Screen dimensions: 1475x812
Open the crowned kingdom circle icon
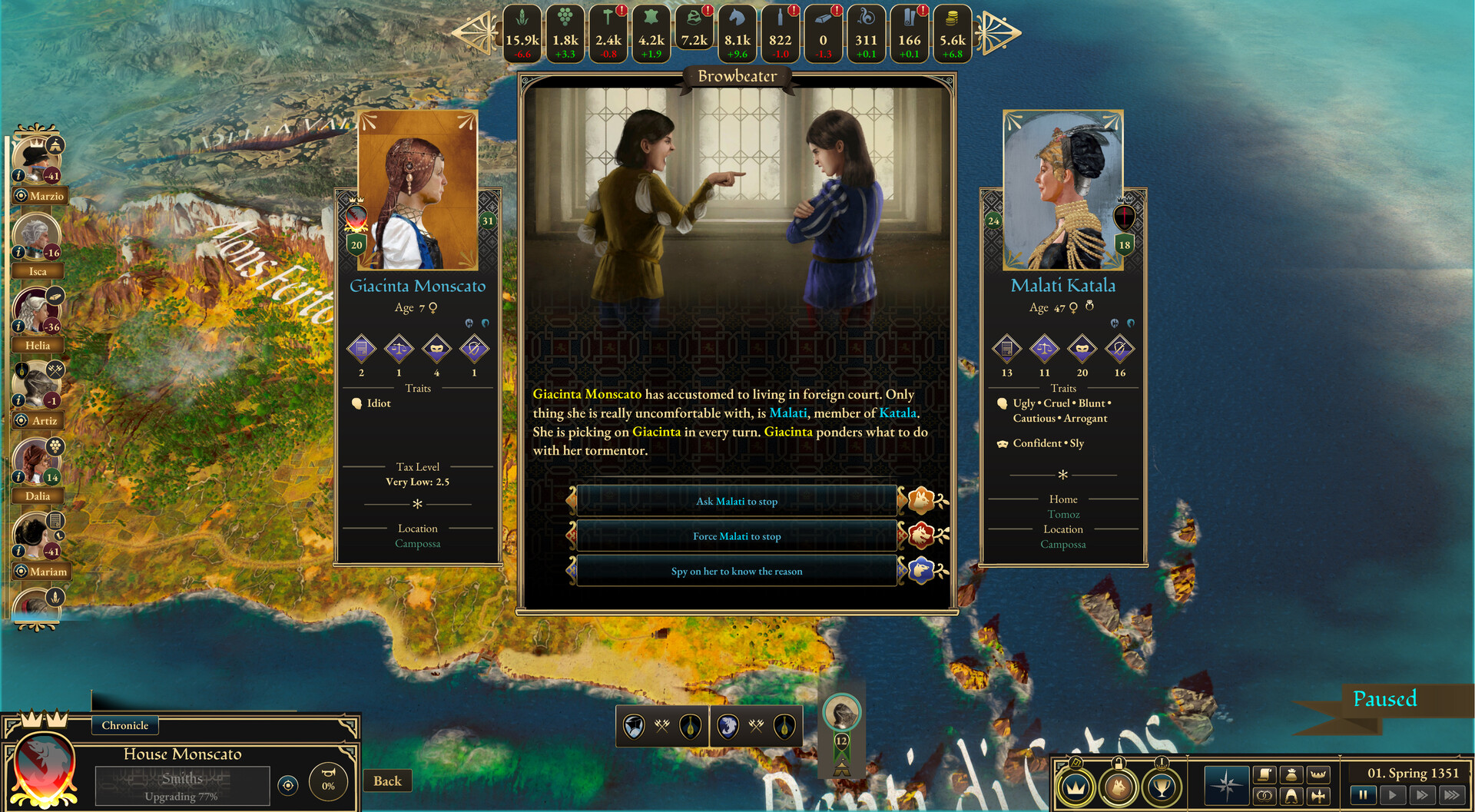pyautogui.click(x=1078, y=787)
